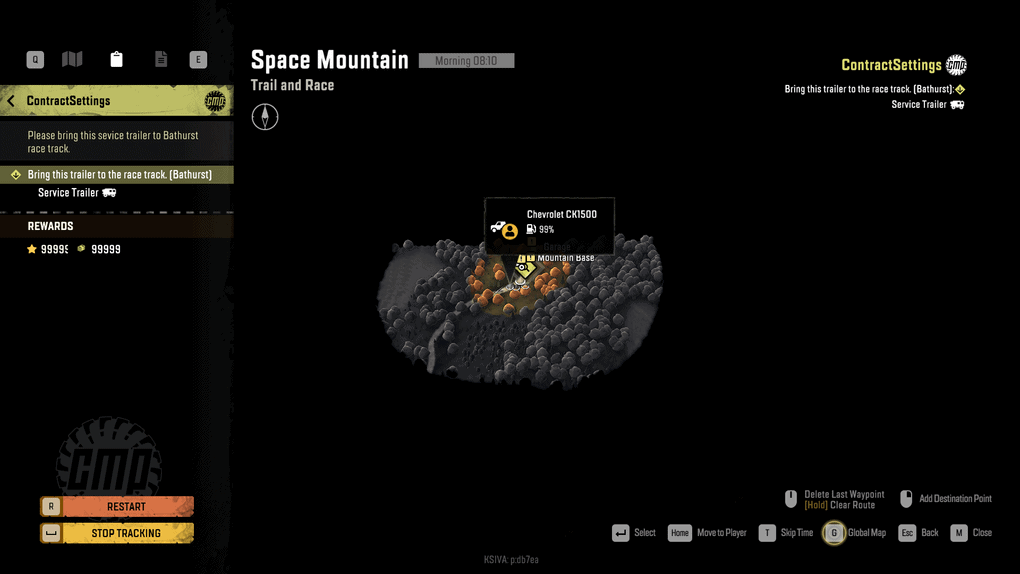The height and width of the screenshot is (574, 1020).
Task: Select the Bring this trailer task row
Action: 118,175
